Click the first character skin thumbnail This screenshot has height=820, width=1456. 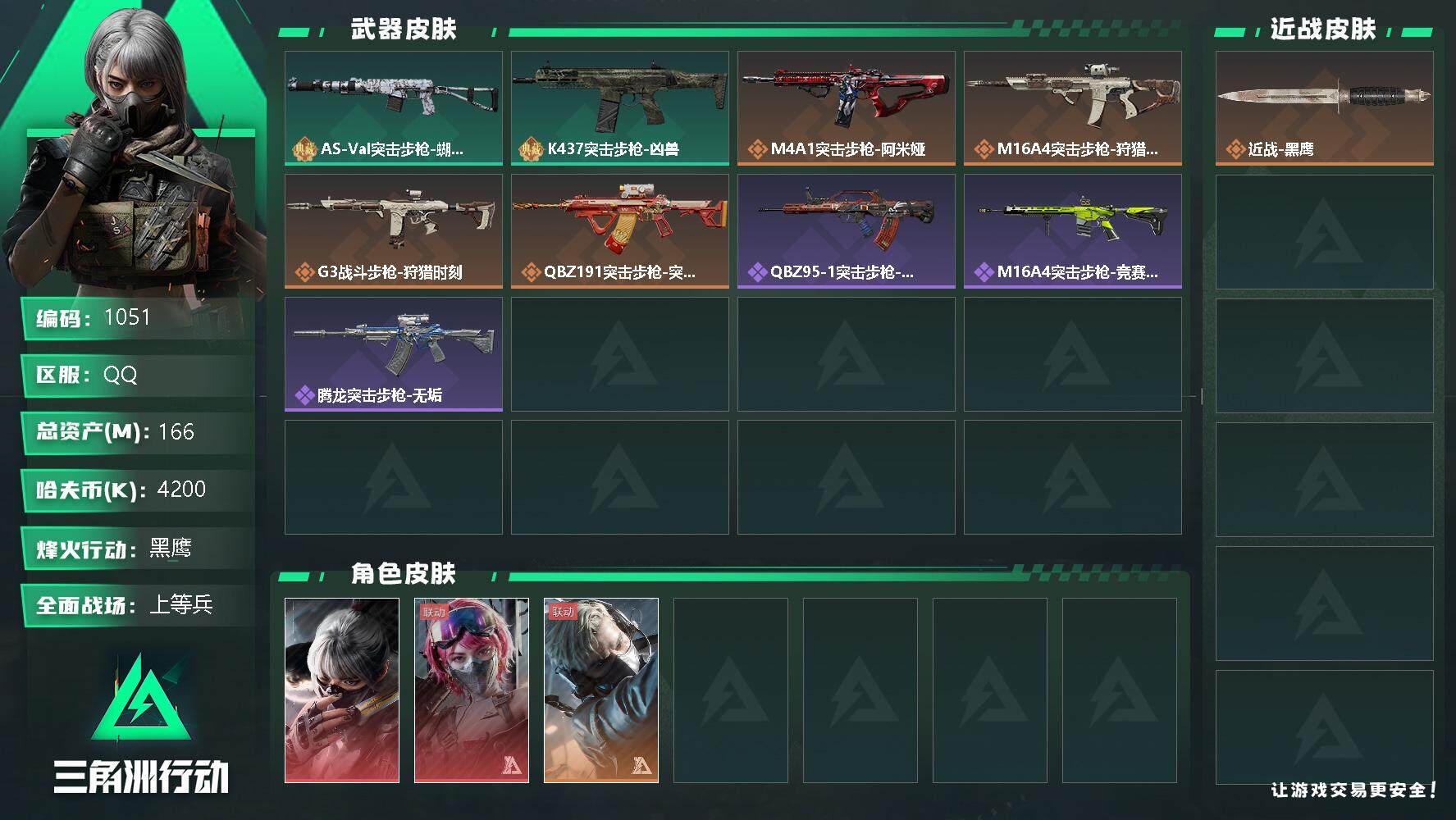342,689
